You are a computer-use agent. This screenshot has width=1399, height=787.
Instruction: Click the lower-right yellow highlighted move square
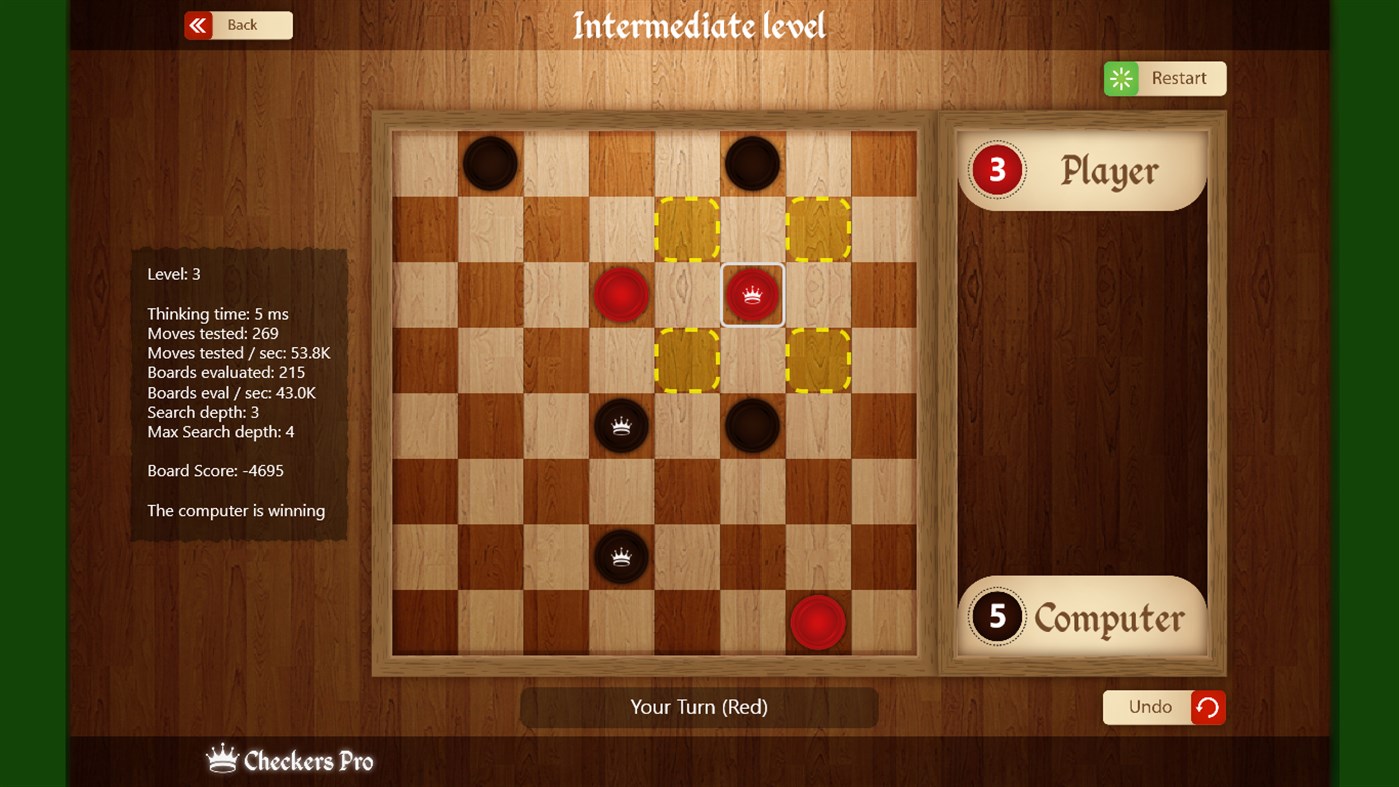818,360
